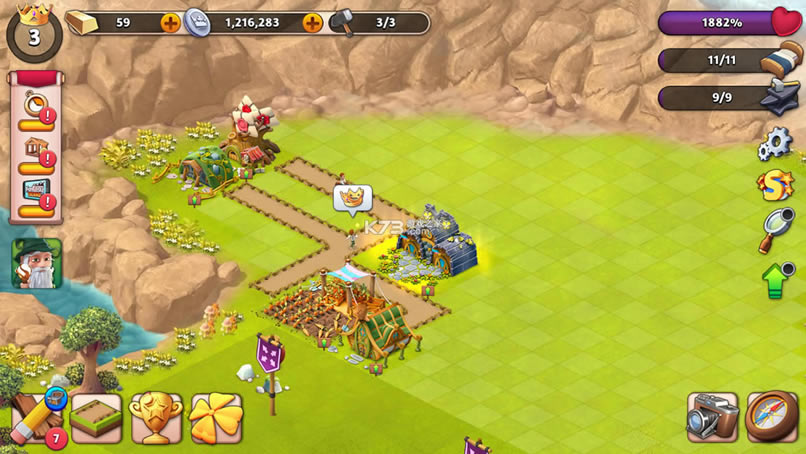Open the gold trophy achievements
The width and height of the screenshot is (806, 454).
[x=157, y=418]
